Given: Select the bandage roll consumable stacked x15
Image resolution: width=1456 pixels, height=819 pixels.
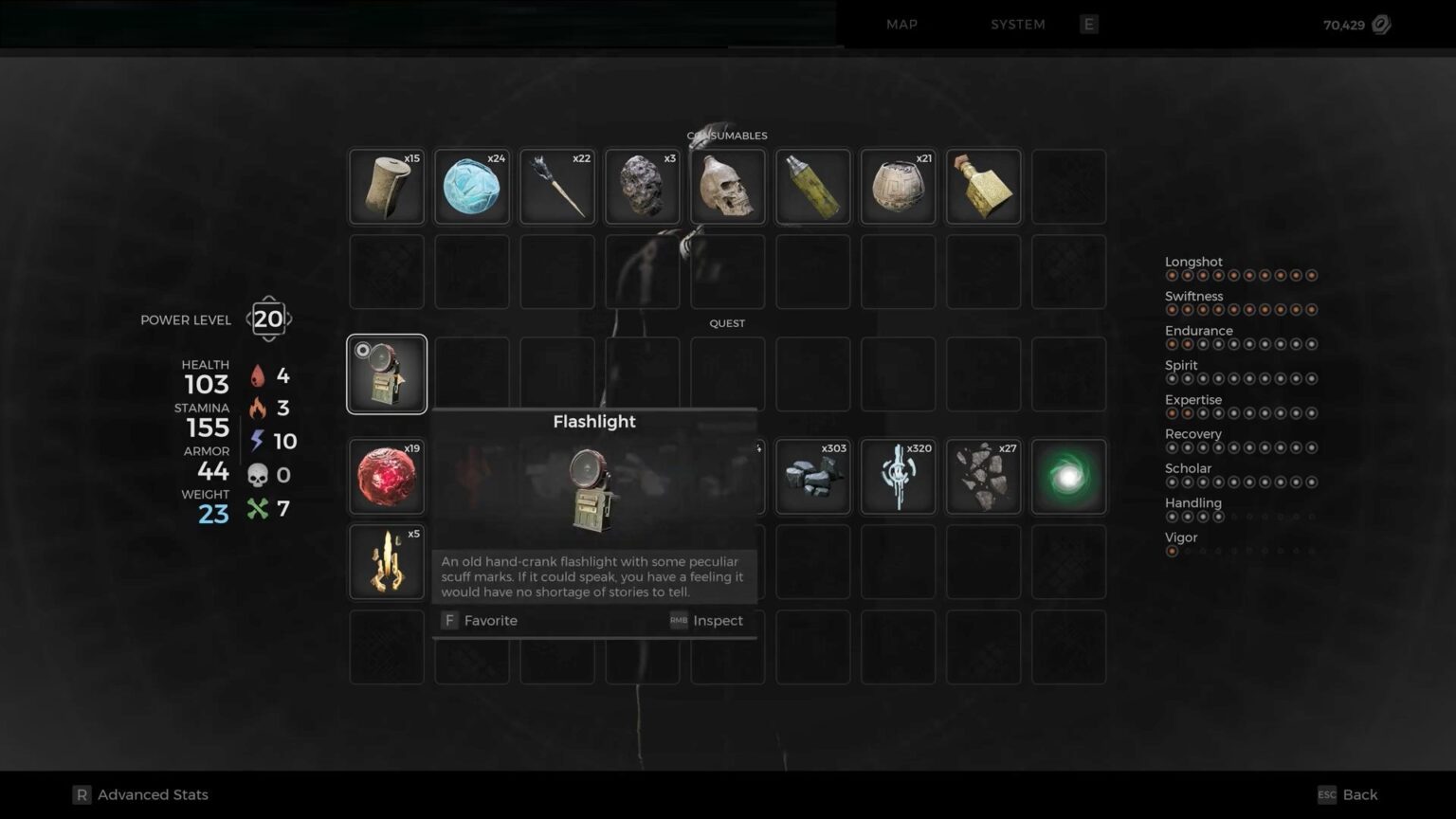Looking at the screenshot, I should click(386, 186).
